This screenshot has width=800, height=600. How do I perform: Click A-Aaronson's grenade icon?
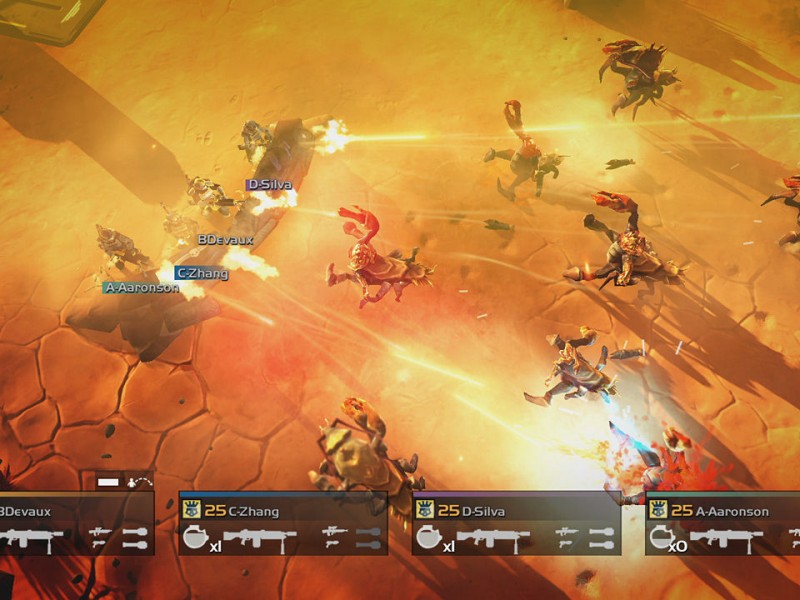pyautogui.click(x=660, y=539)
